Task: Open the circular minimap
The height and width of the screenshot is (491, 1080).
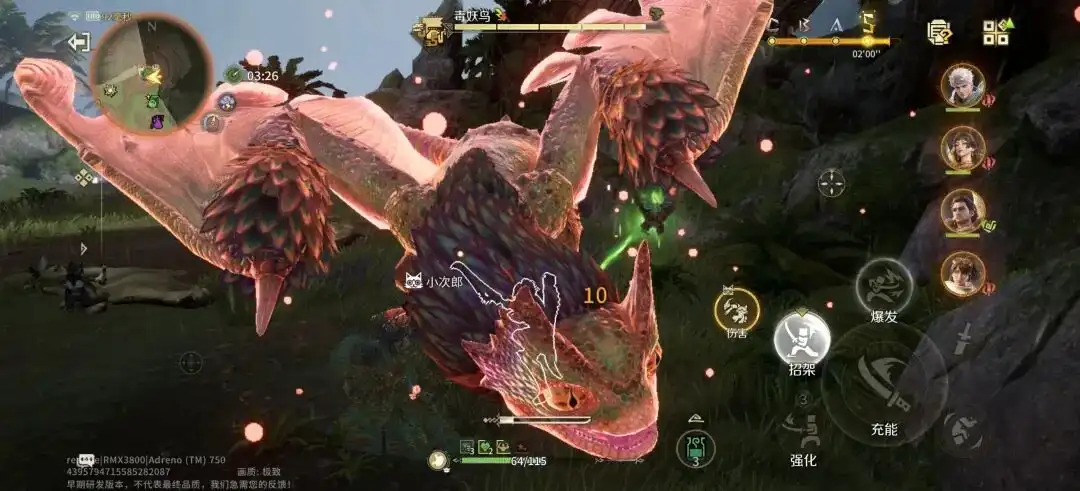Action: 150,73
